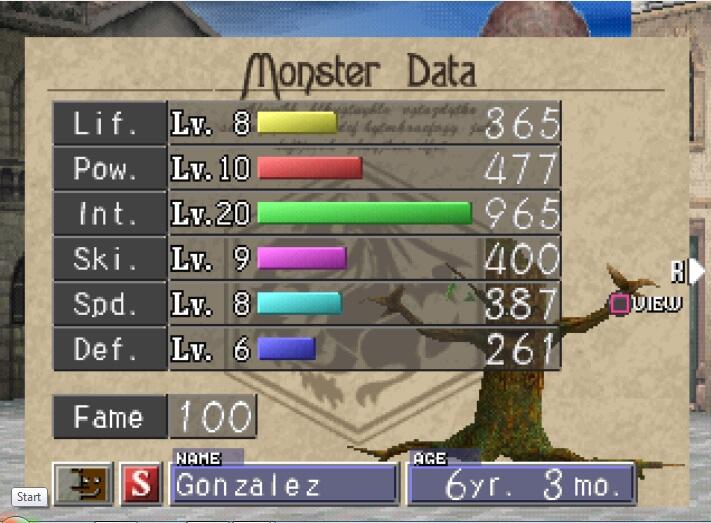Image resolution: width=711 pixels, height=523 pixels.
Task: Click the Fame label box
Action: 109,417
